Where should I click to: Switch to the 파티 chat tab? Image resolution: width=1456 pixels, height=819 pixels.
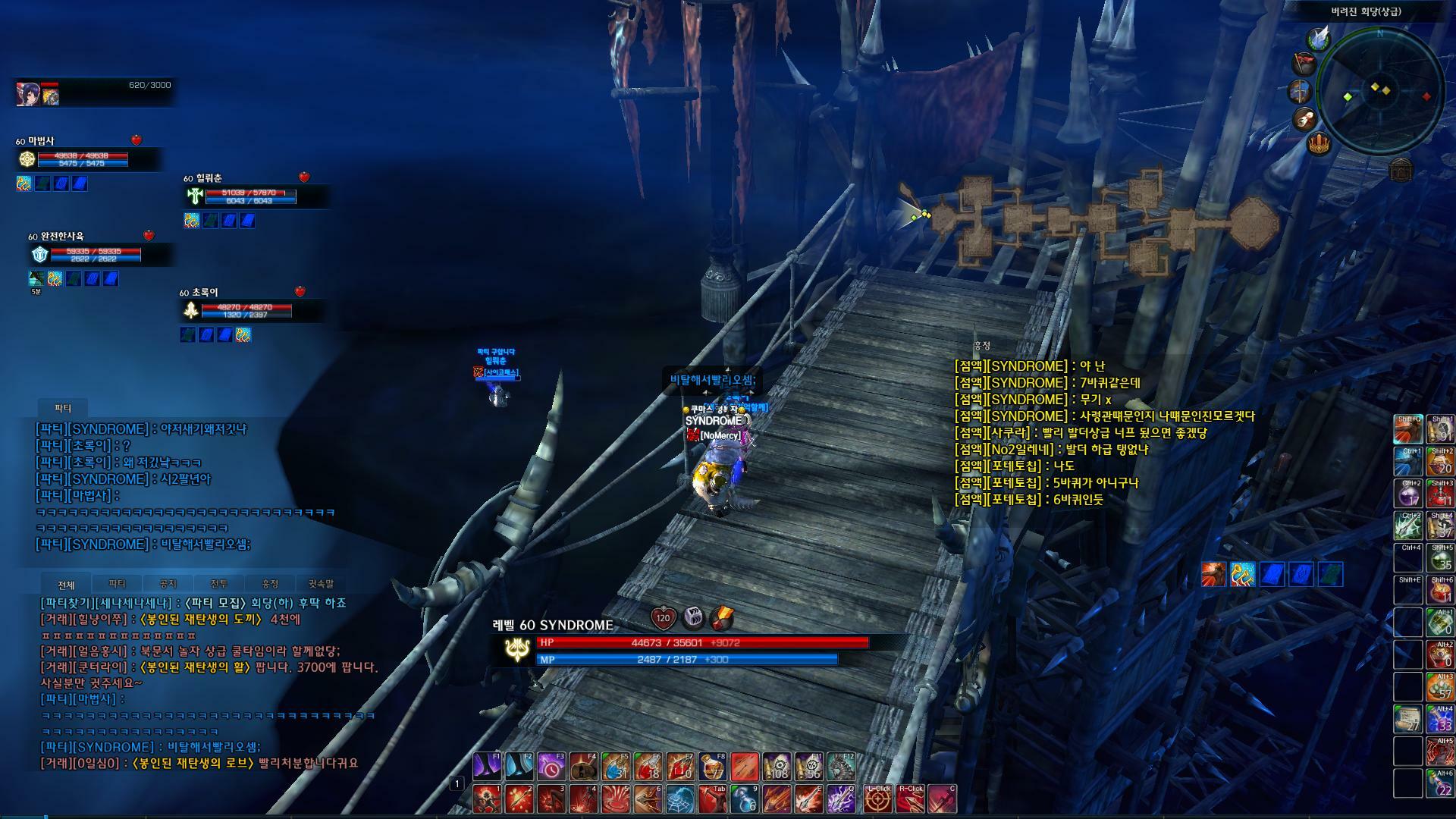tap(117, 584)
